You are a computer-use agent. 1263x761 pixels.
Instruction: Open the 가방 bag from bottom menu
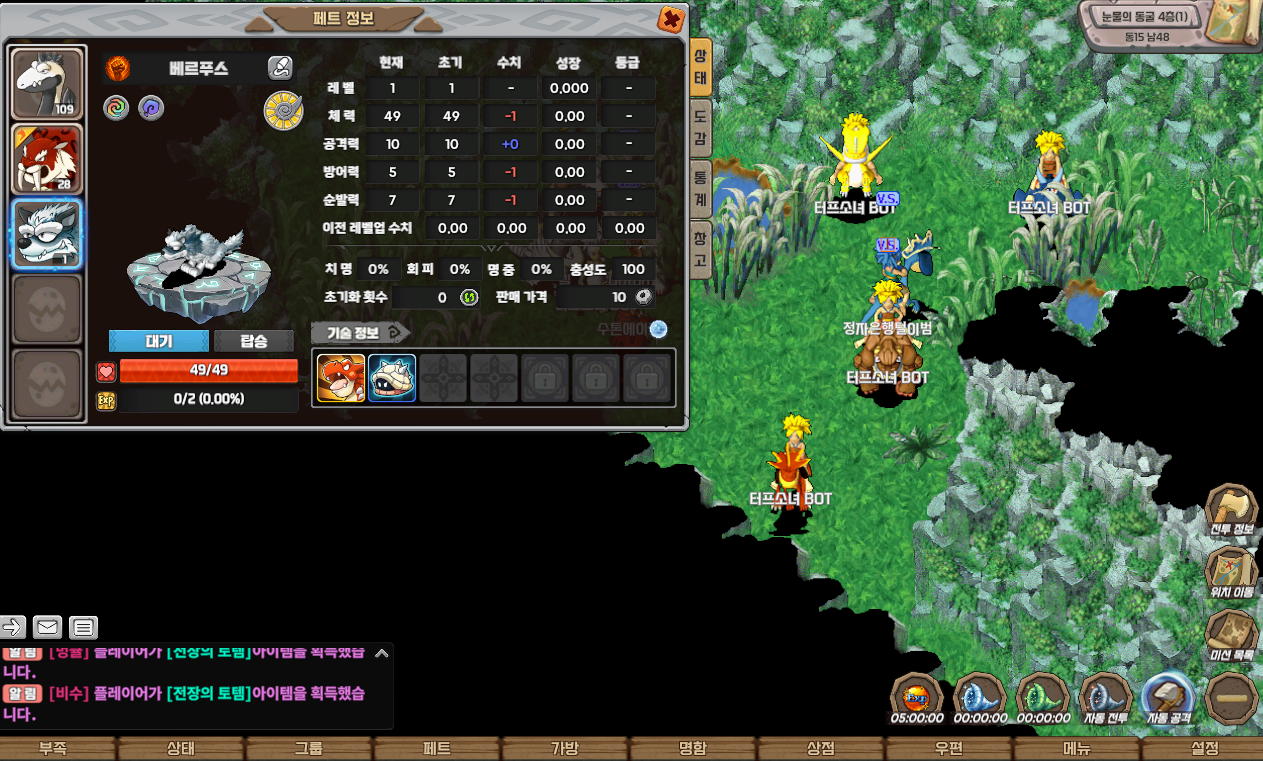point(565,749)
